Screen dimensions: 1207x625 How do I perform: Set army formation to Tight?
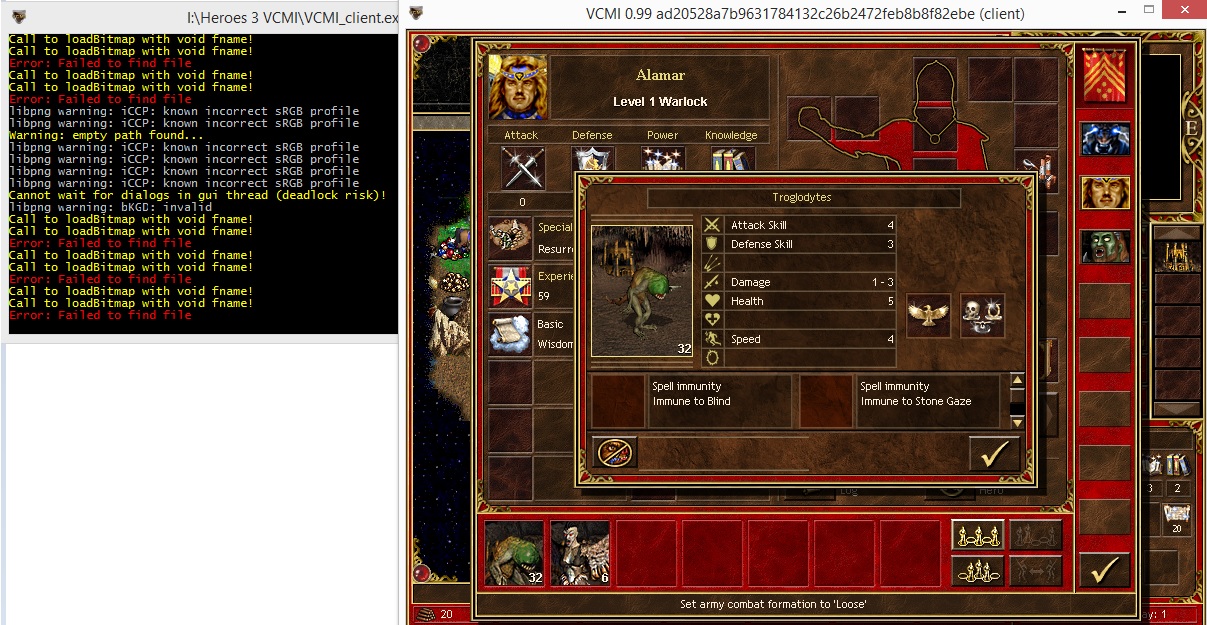(976, 571)
